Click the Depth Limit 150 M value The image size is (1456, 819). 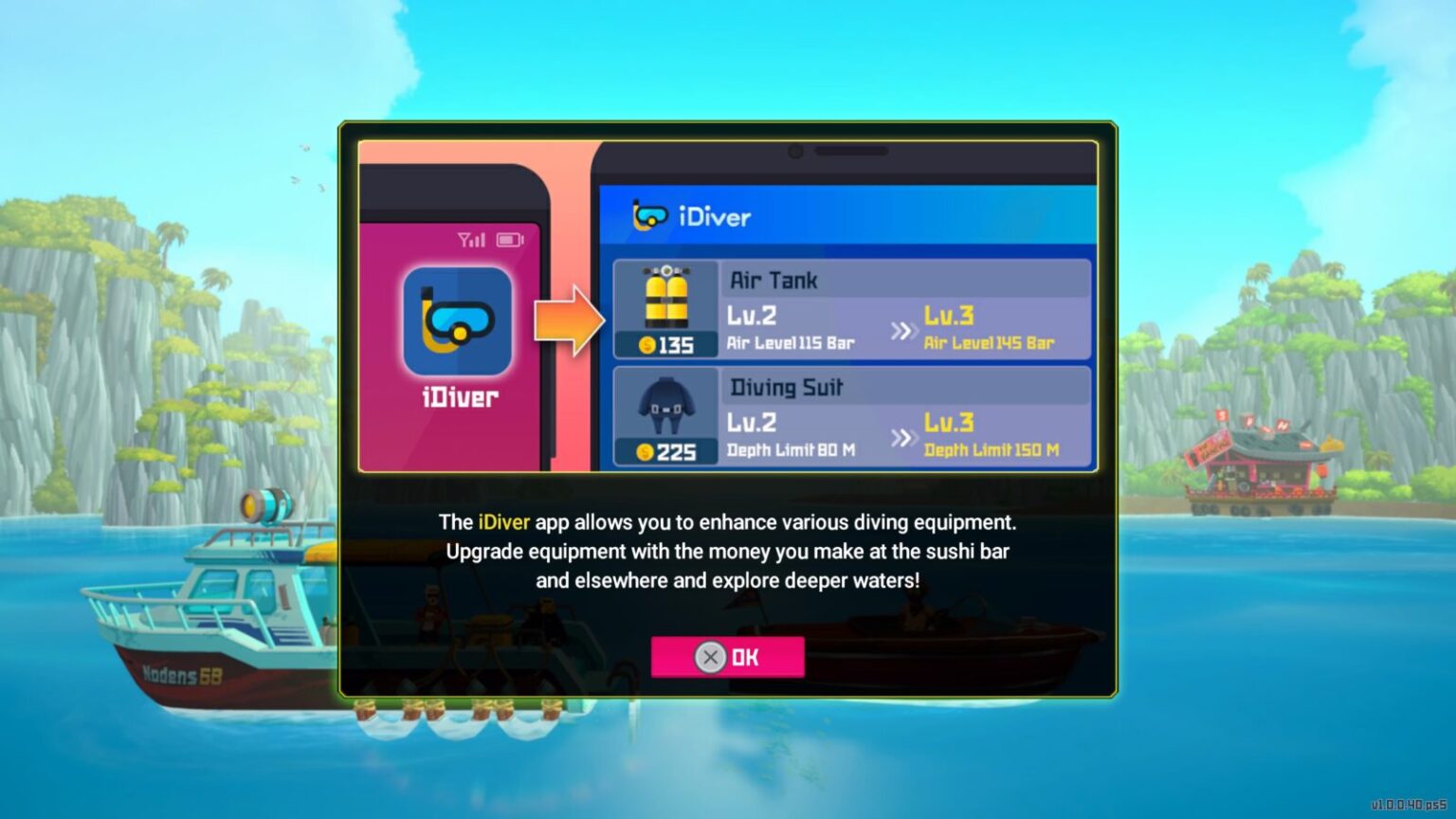(992, 451)
